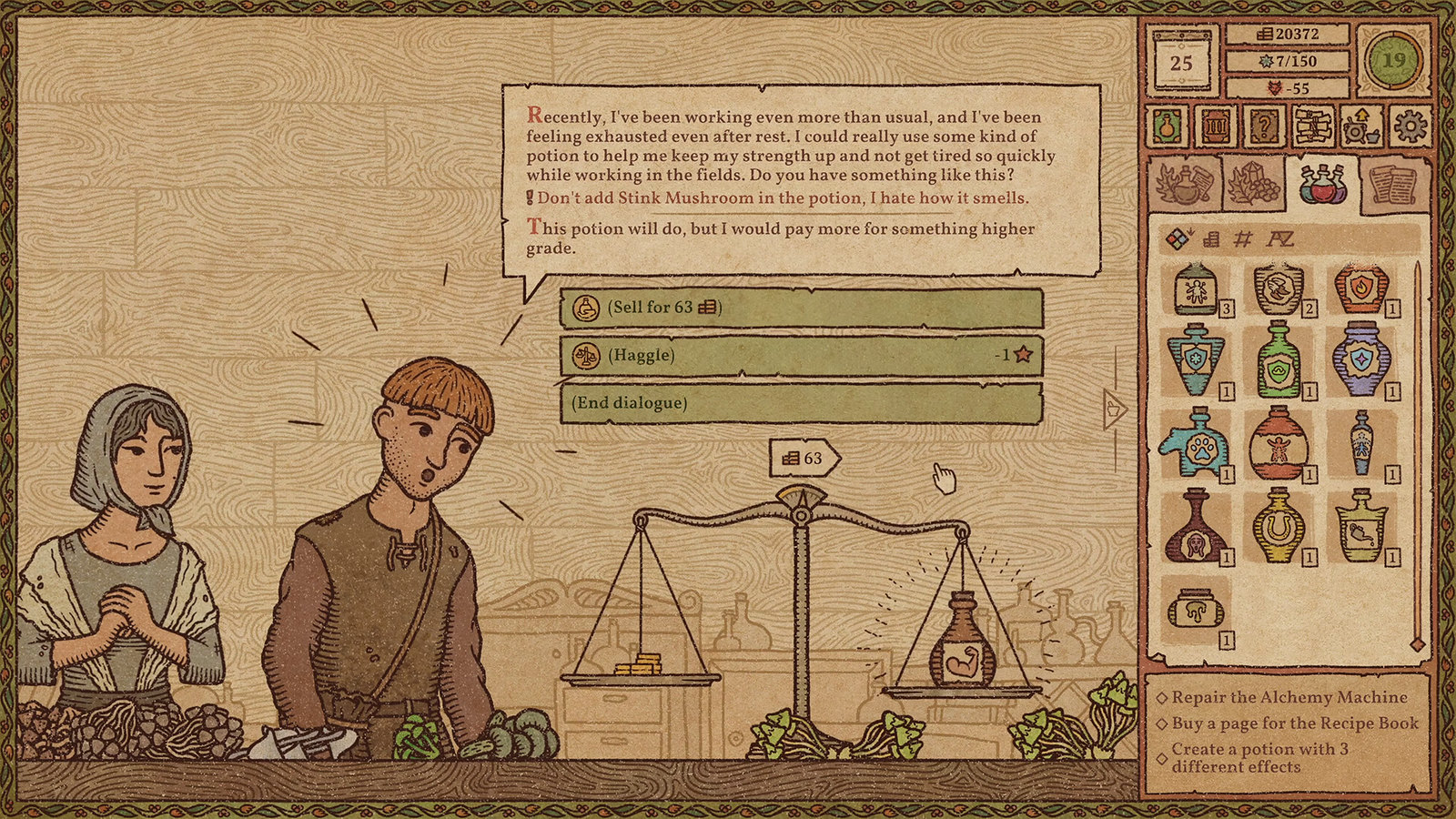Sort potions by price using the coins icon
Viewport: 1456px width, 819px height.
[1211, 239]
